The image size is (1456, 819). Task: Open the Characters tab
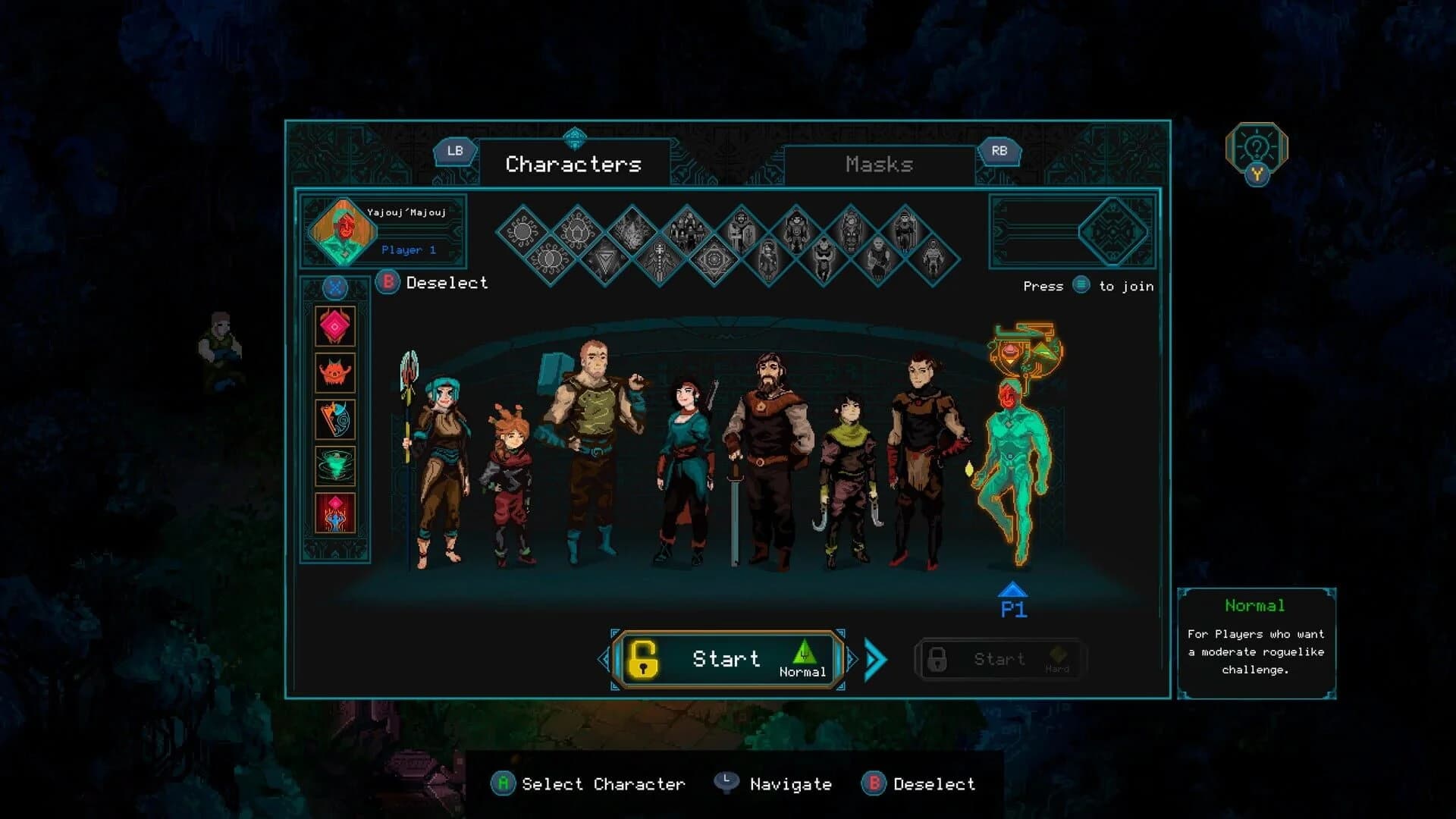coord(574,164)
